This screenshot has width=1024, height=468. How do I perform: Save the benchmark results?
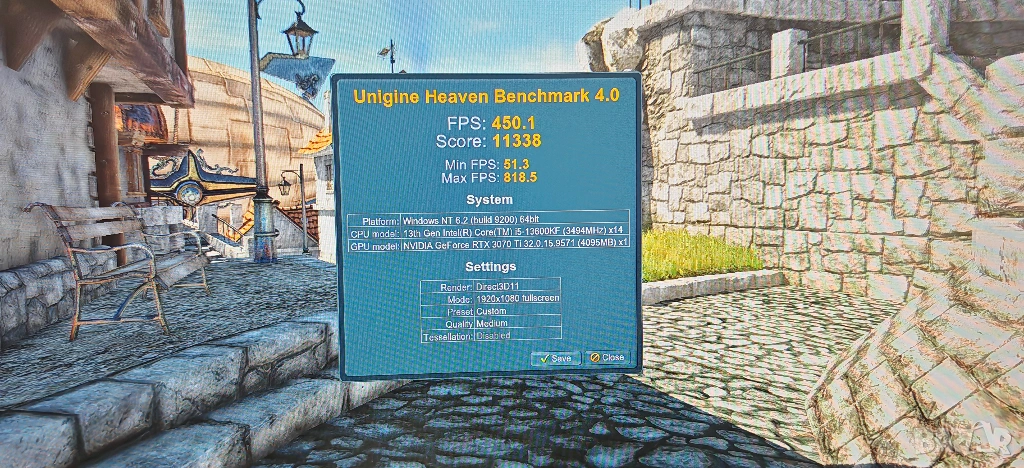tap(555, 357)
